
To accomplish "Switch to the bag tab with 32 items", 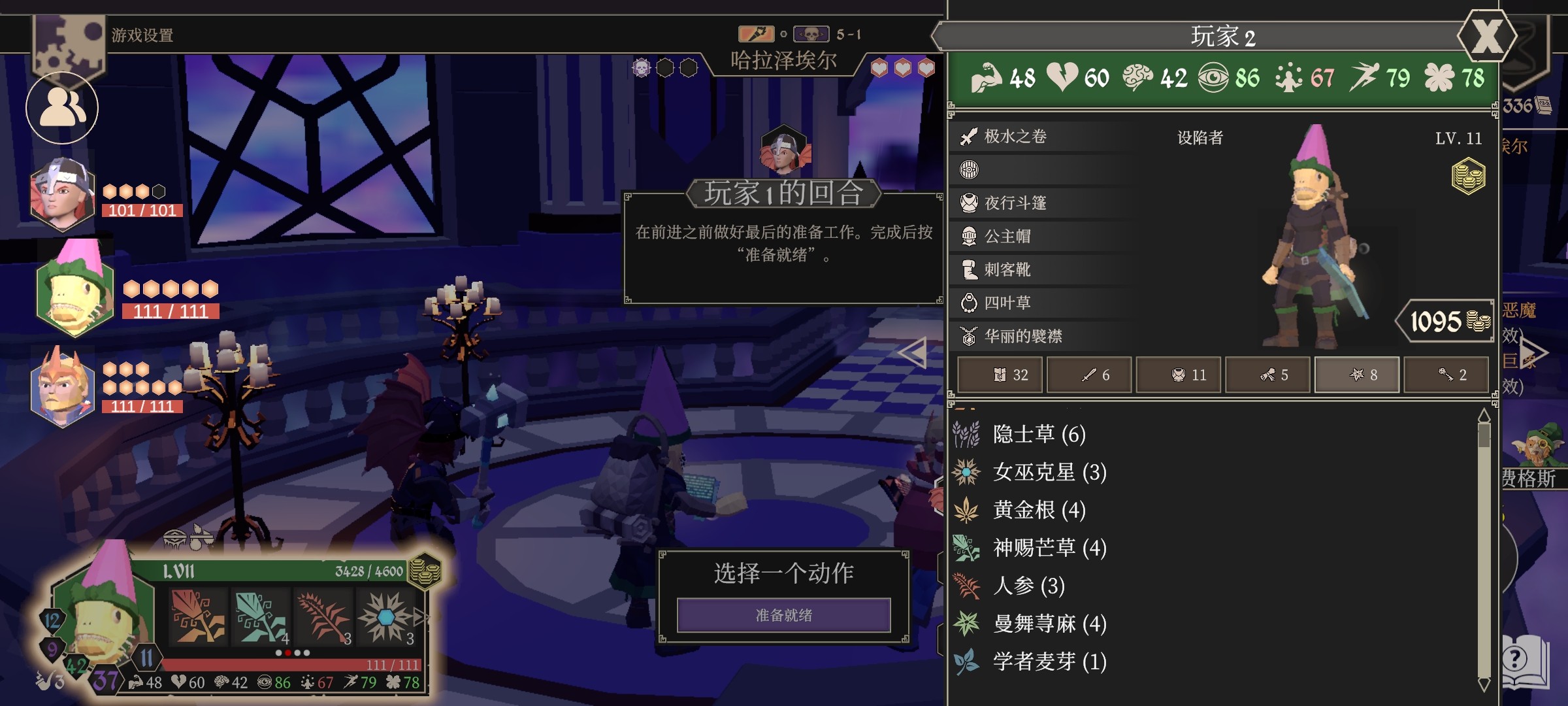I will 1000,375.
